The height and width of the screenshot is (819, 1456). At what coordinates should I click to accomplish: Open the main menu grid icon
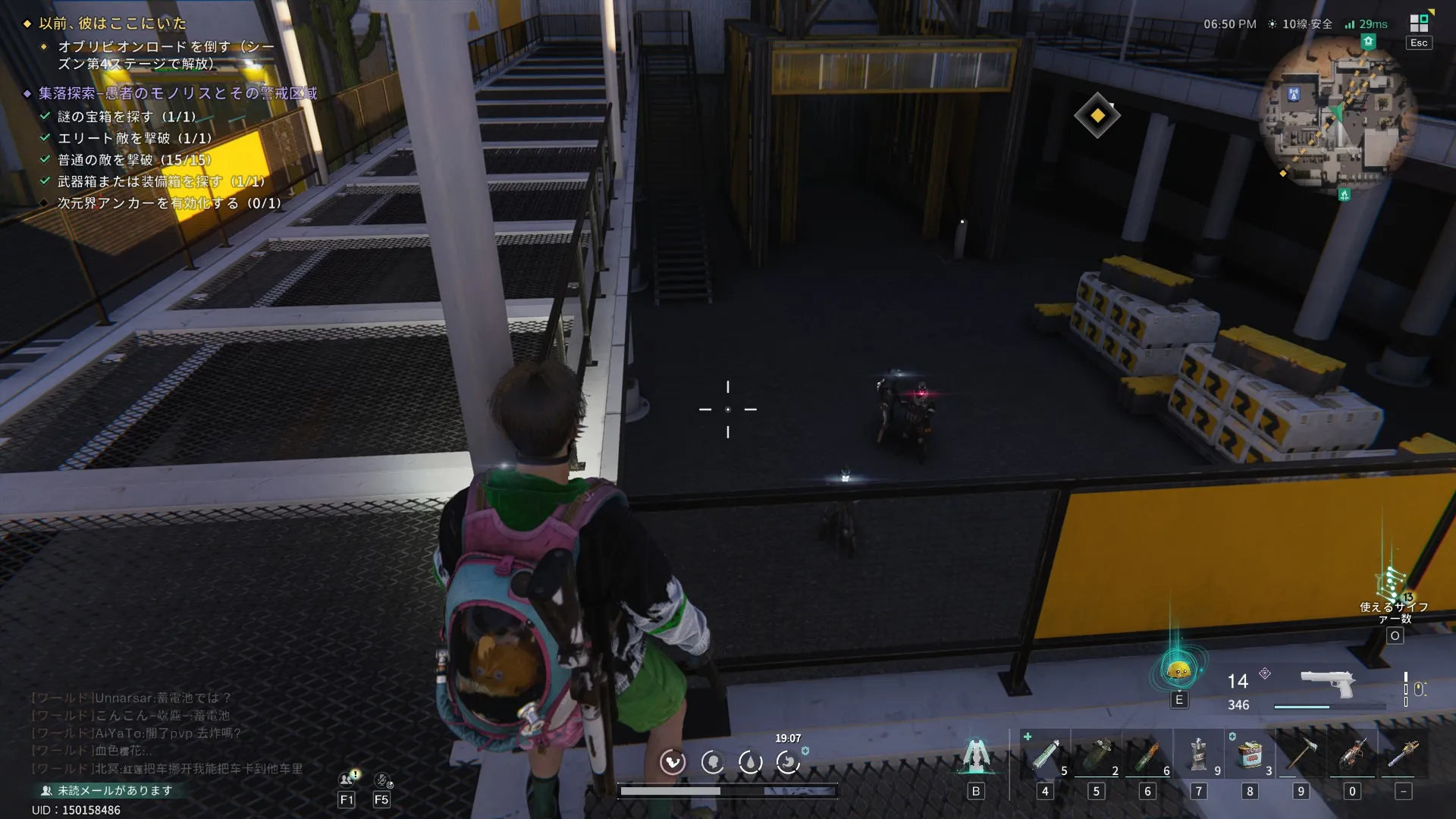(1419, 24)
